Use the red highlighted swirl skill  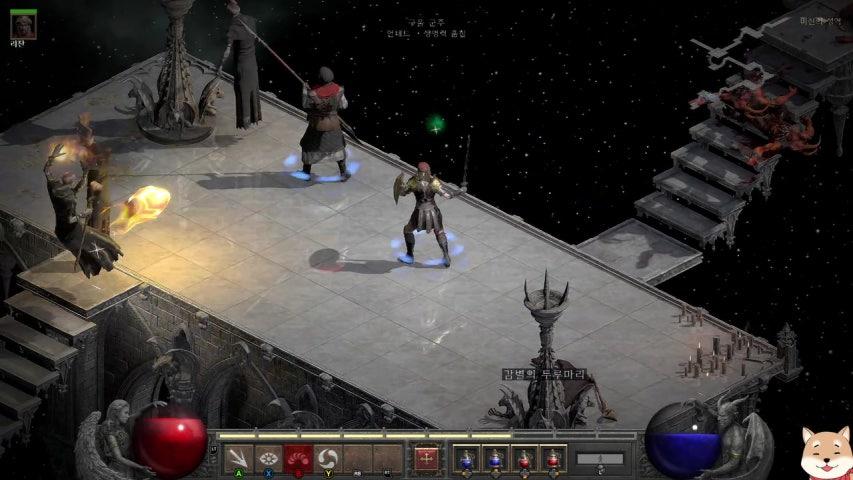point(298,458)
